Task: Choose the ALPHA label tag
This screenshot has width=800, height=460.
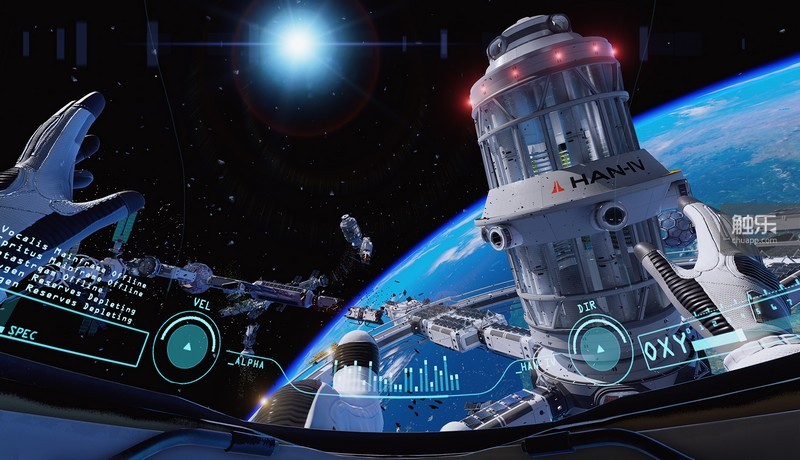Action: point(248,365)
